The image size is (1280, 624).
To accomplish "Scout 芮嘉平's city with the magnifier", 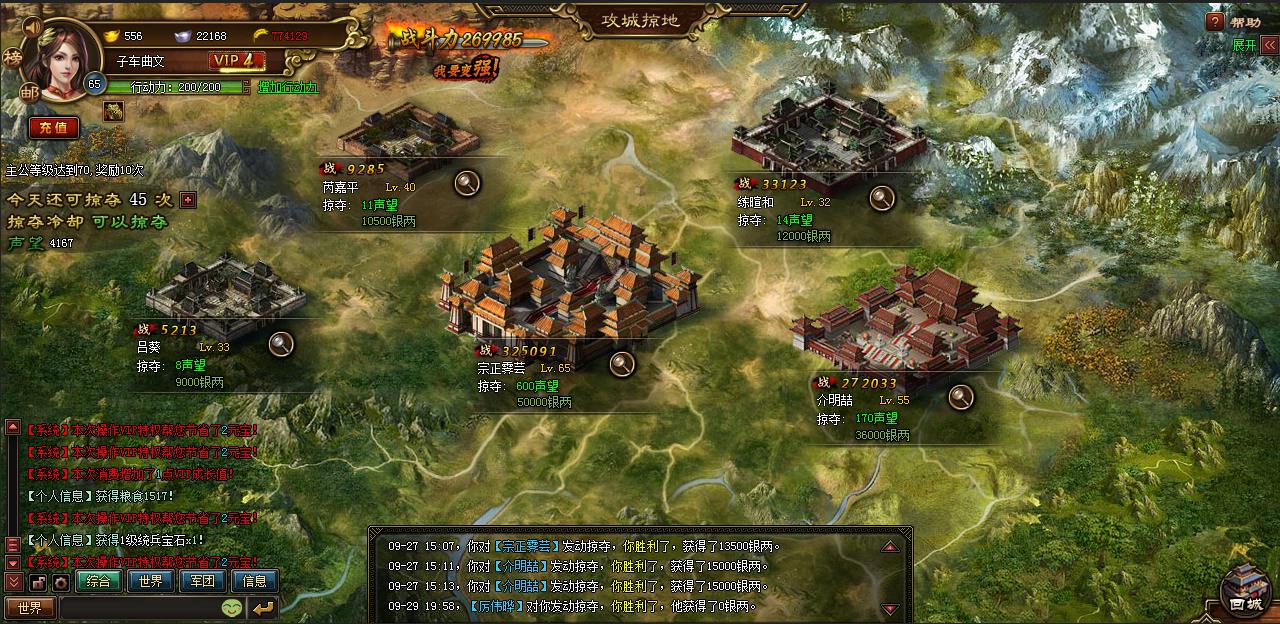I will (x=467, y=182).
